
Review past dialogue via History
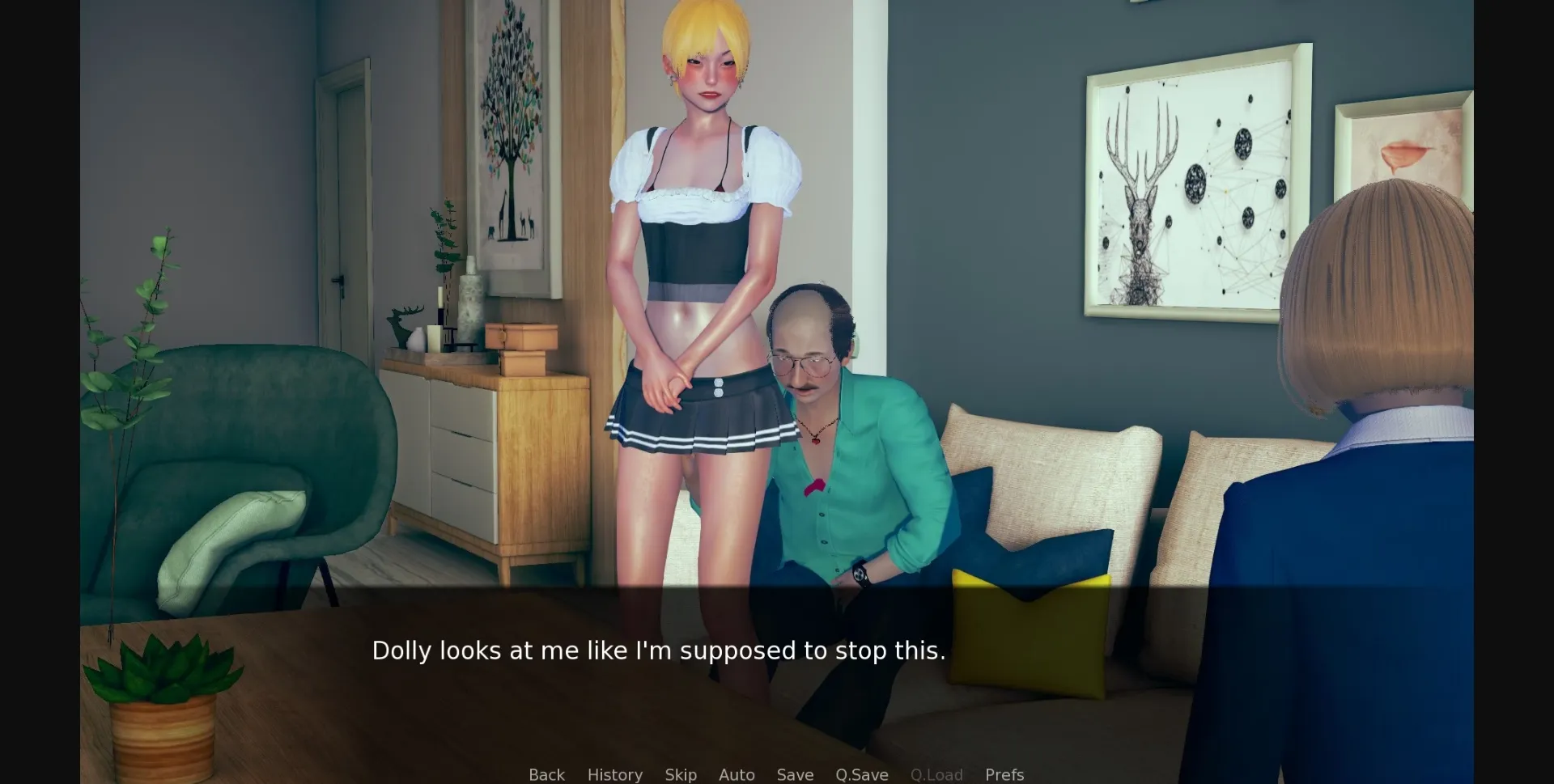614,774
